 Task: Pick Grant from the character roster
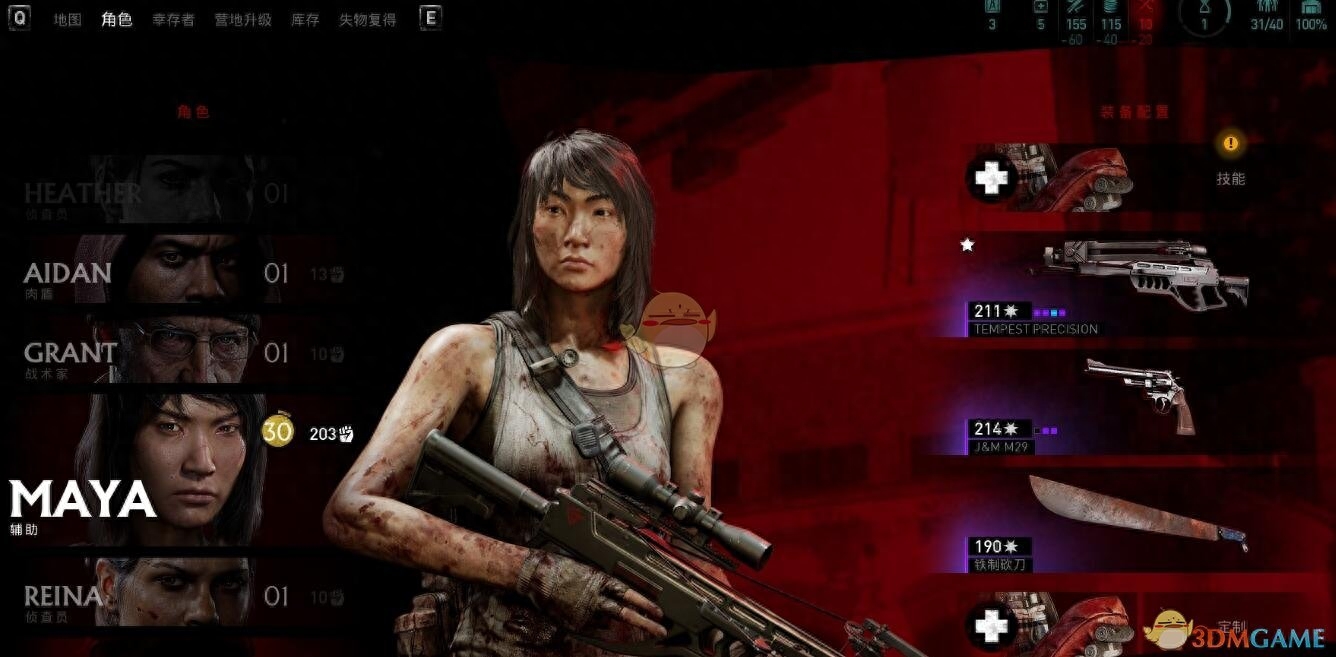[150, 352]
